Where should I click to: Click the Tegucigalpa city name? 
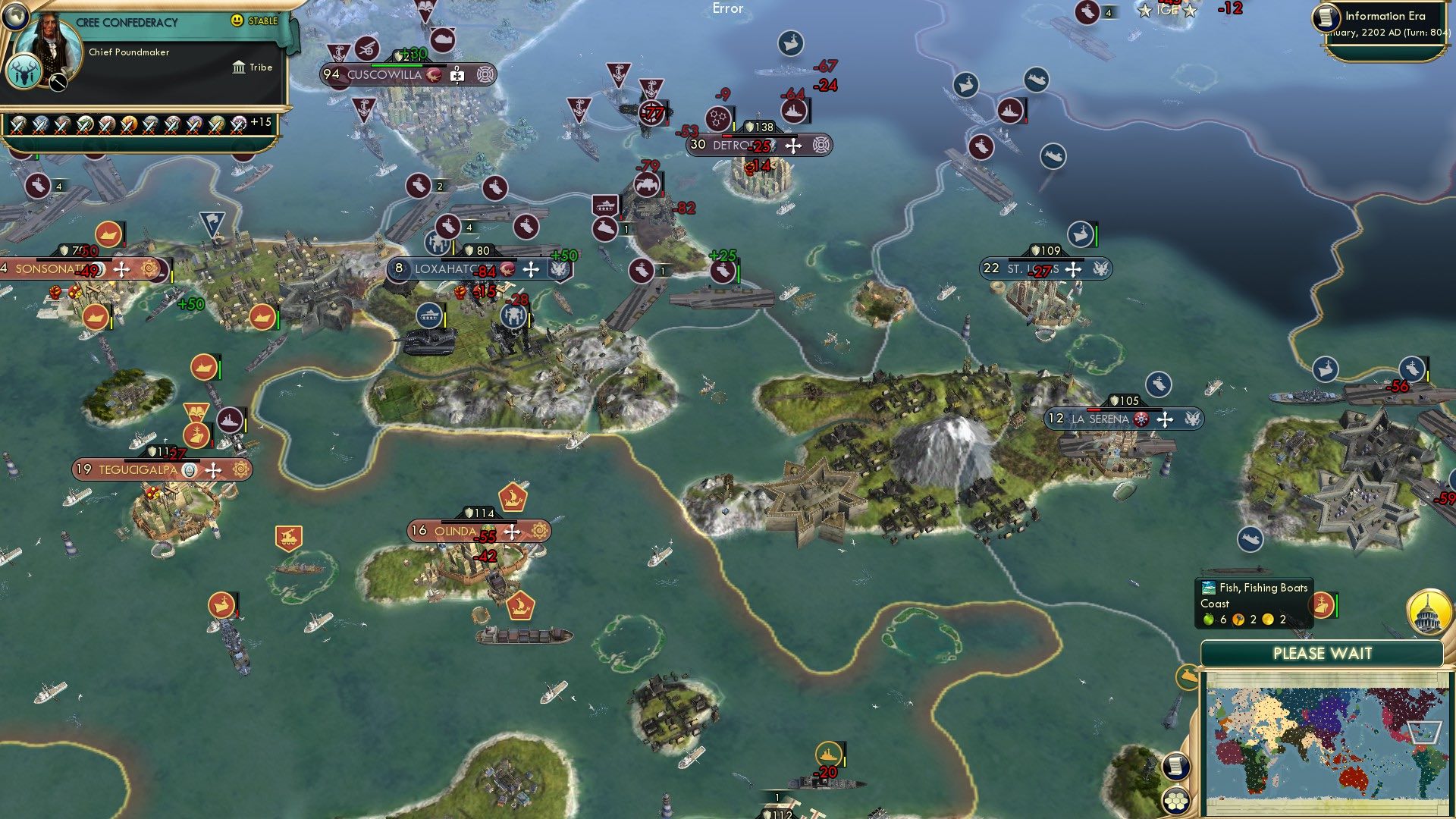(x=139, y=469)
